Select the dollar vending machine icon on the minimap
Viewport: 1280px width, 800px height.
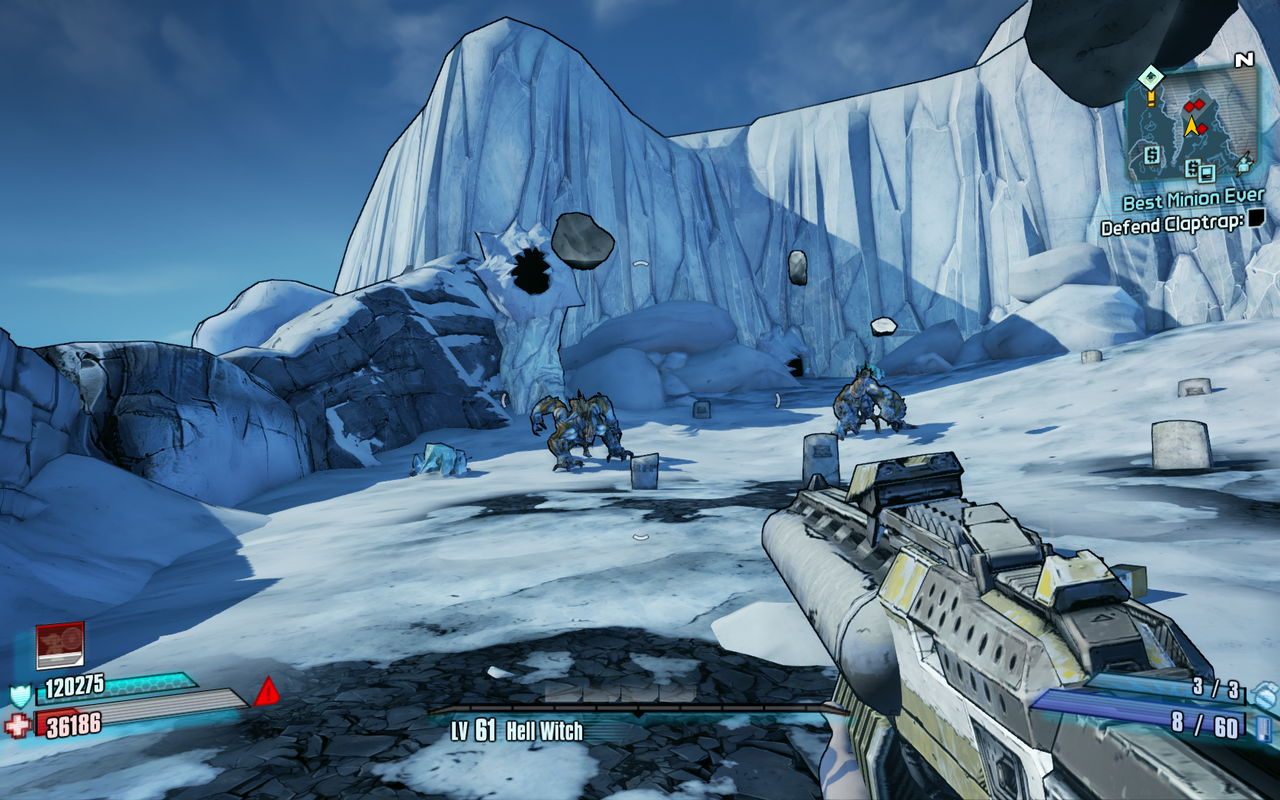pos(1151,156)
